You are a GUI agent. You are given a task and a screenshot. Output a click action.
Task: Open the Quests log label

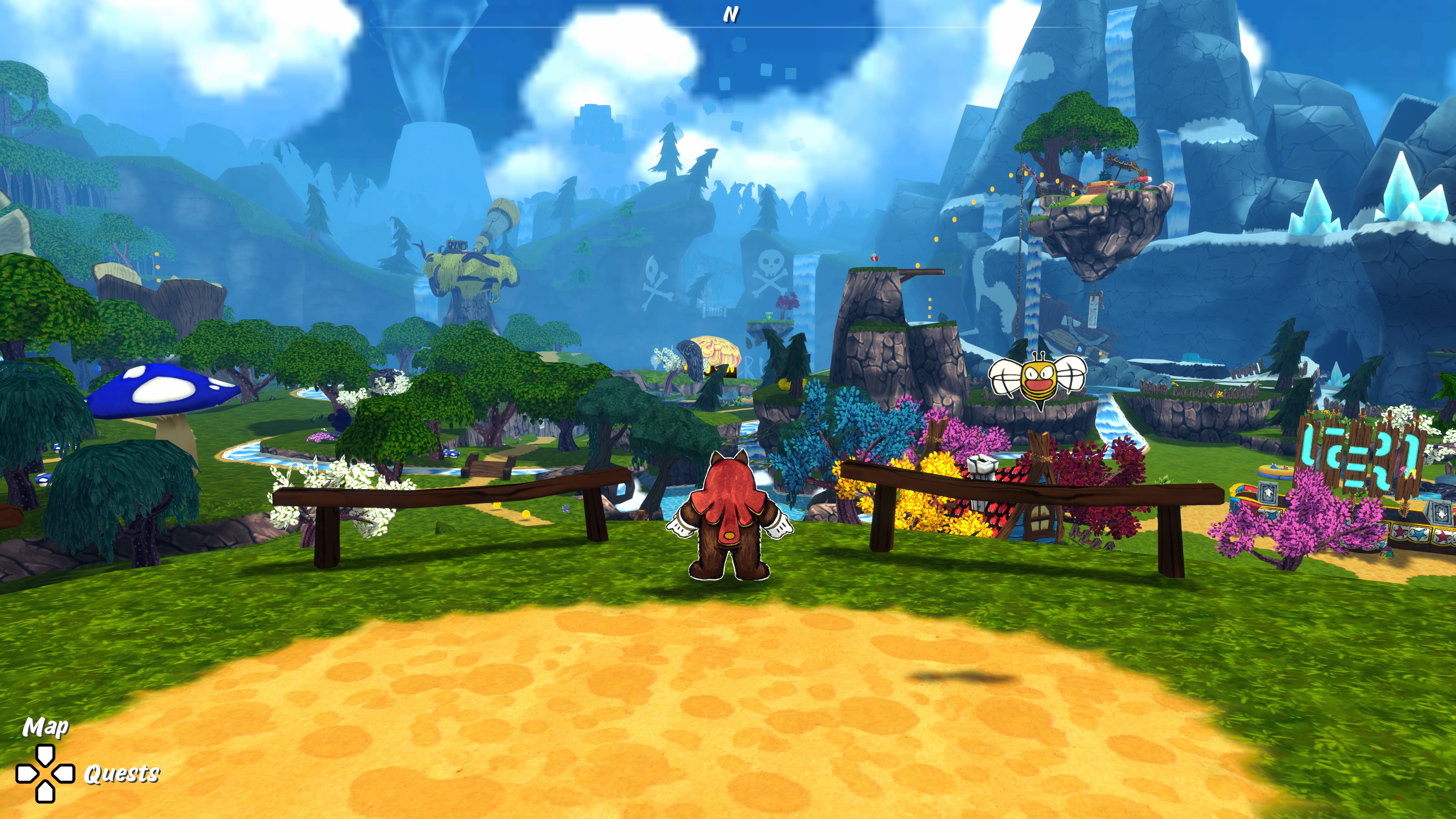pyautogui.click(x=121, y=773)
